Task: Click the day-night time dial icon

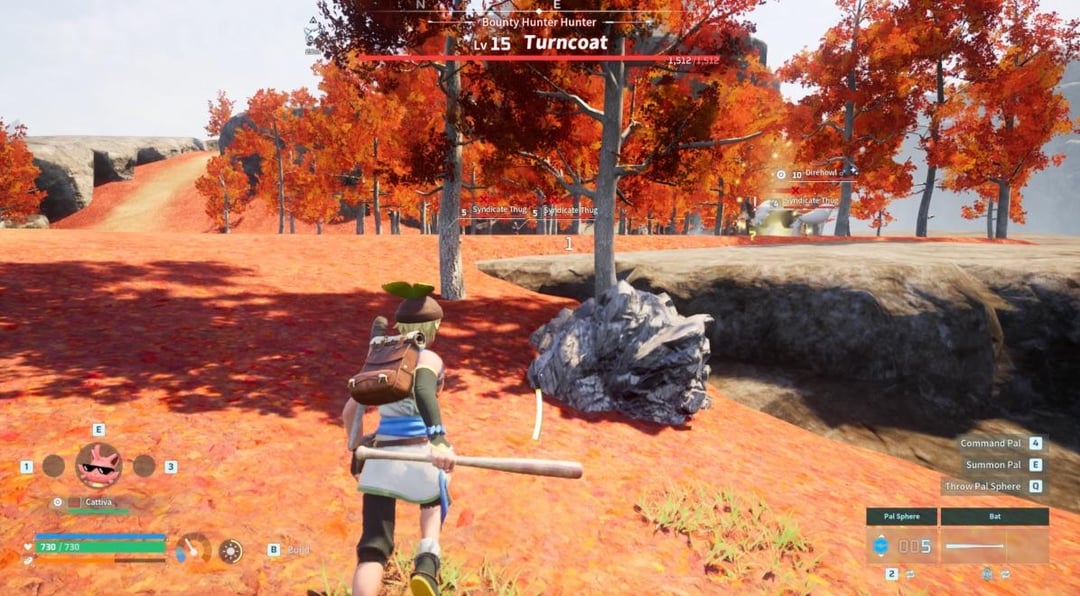Action: 231,550
